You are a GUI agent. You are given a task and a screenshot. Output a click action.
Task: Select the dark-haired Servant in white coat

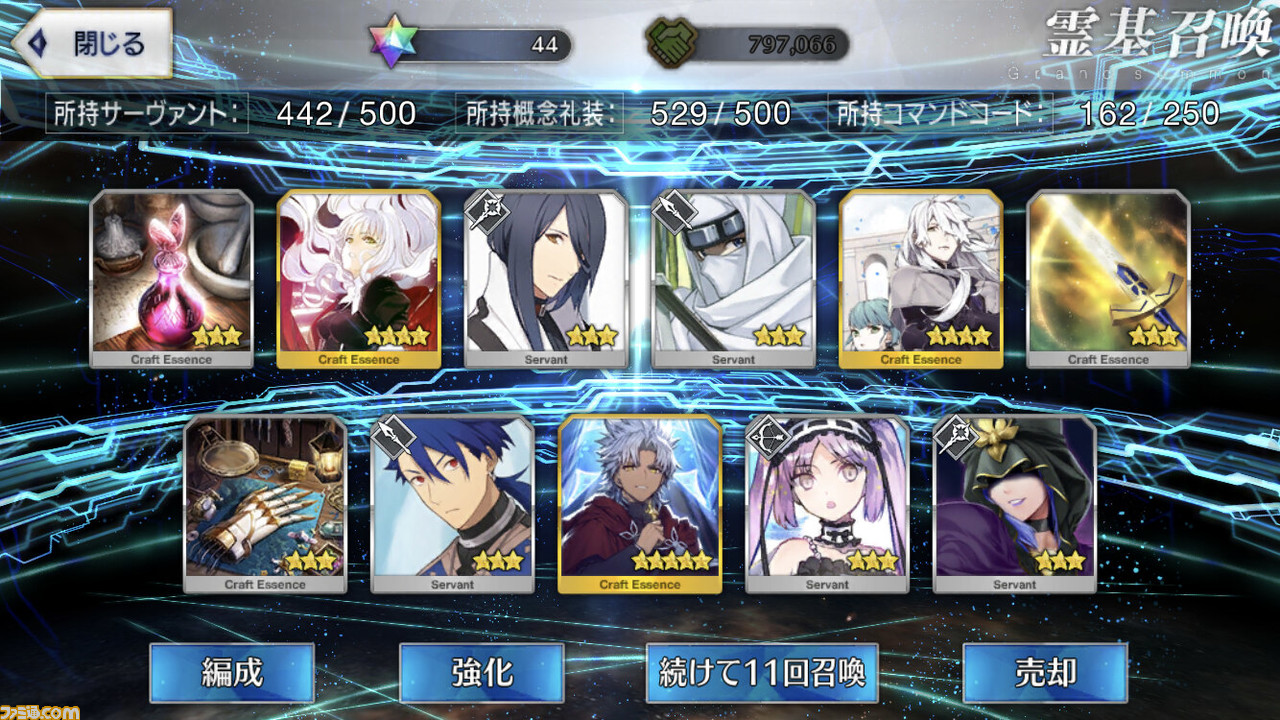click(x=545, y=278)
